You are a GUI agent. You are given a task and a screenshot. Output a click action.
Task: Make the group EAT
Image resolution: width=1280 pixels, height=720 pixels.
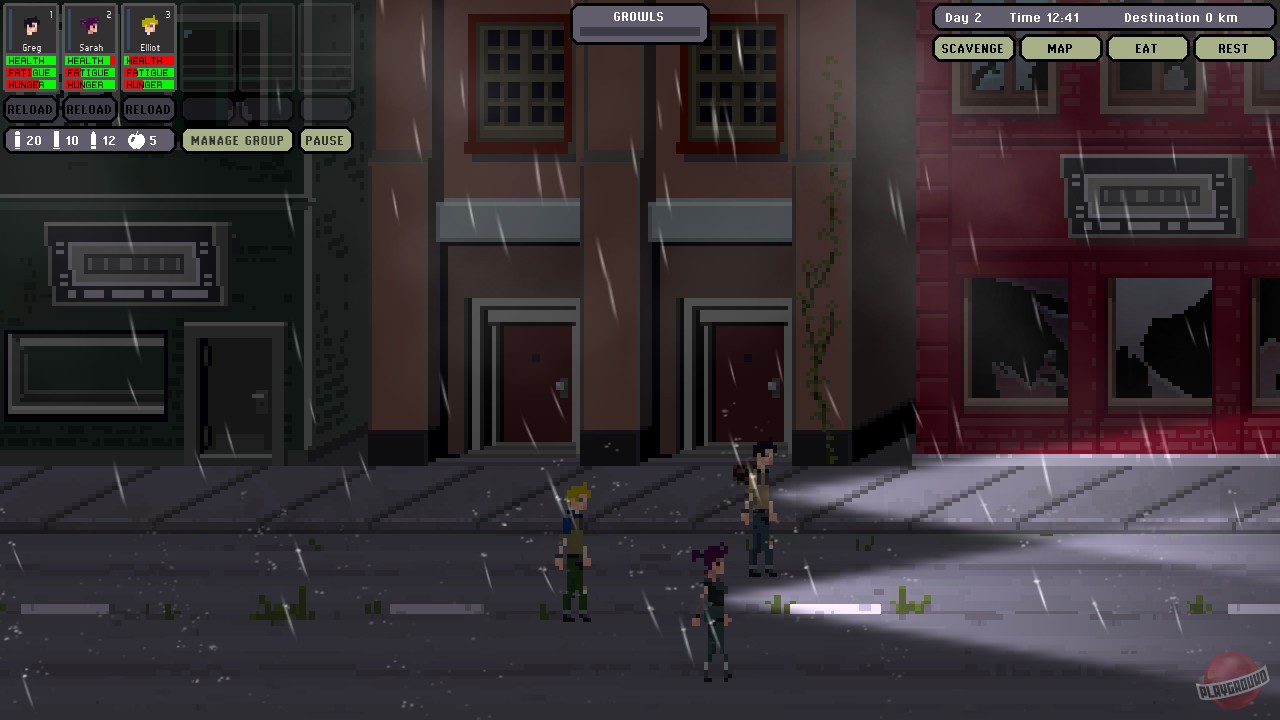(1147, 47)
